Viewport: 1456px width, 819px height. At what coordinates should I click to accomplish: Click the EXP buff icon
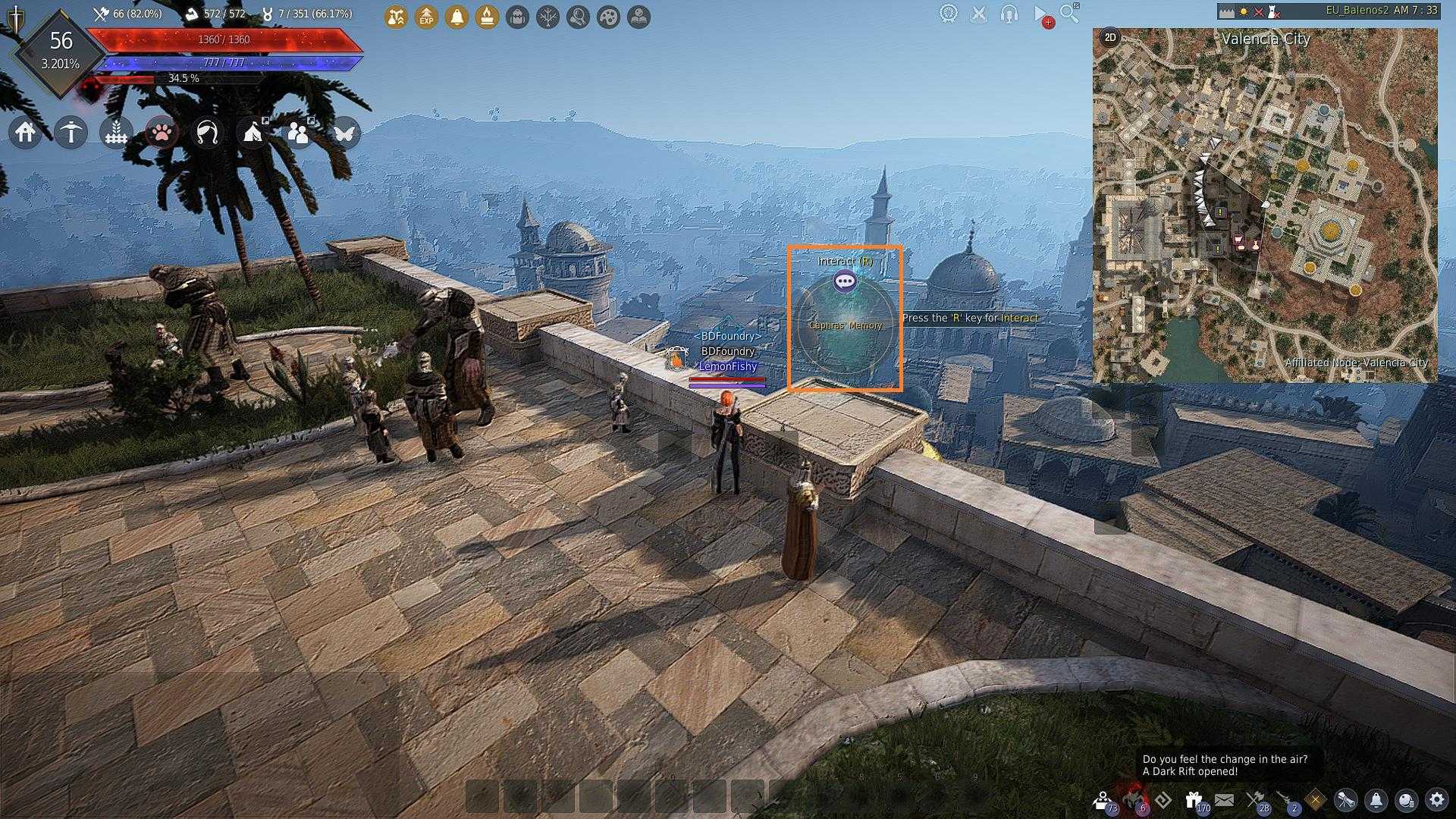tap(426, 17)
